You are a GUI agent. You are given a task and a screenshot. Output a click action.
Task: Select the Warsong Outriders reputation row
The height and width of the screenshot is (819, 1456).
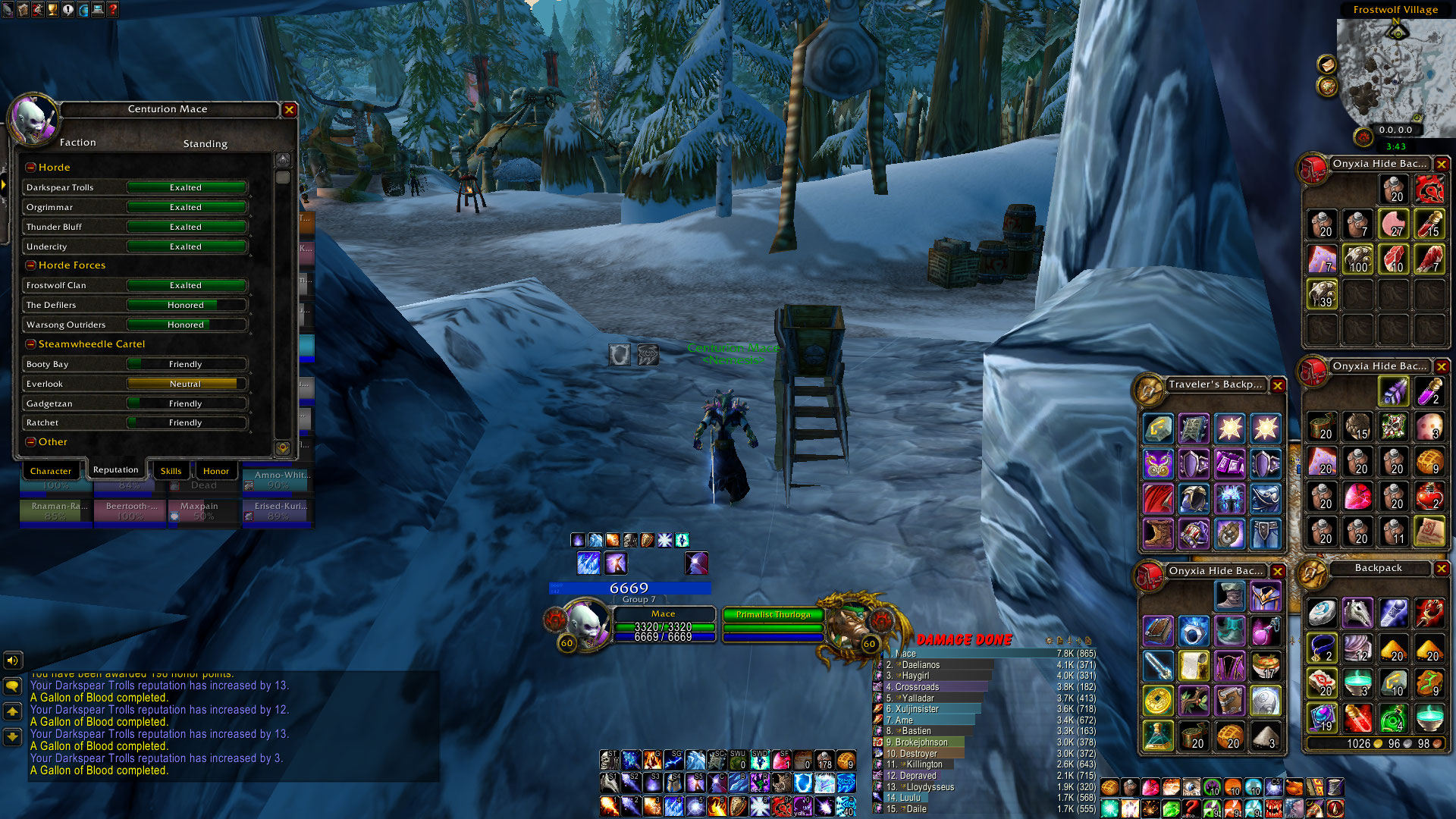[135, 325]
